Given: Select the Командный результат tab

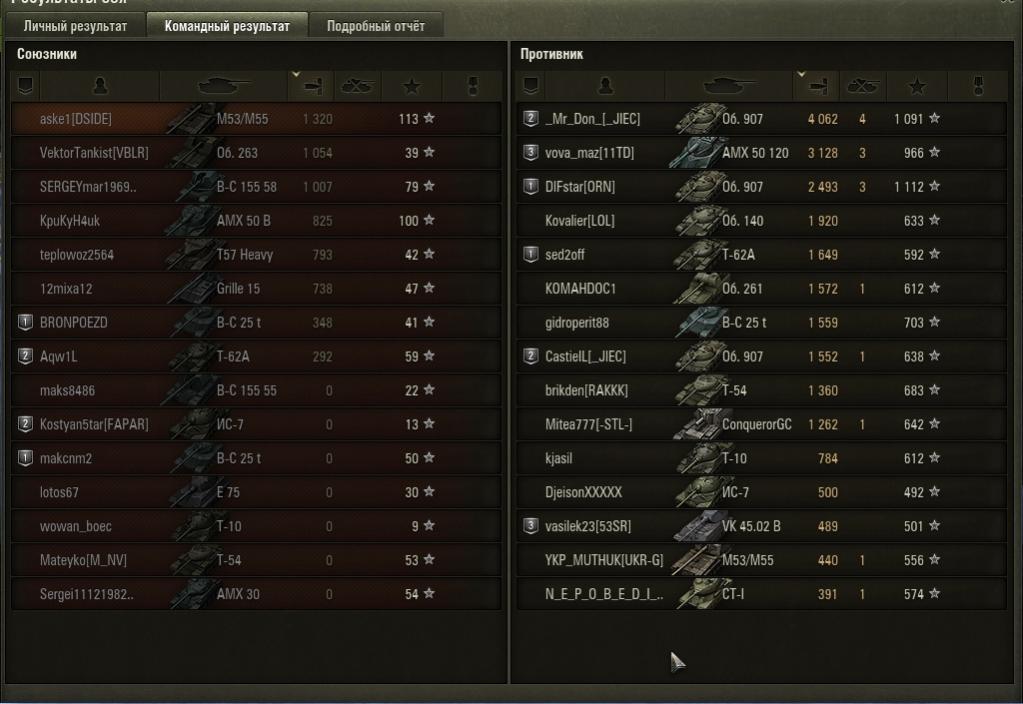Looking at the screenshot, I should point(227,26).
